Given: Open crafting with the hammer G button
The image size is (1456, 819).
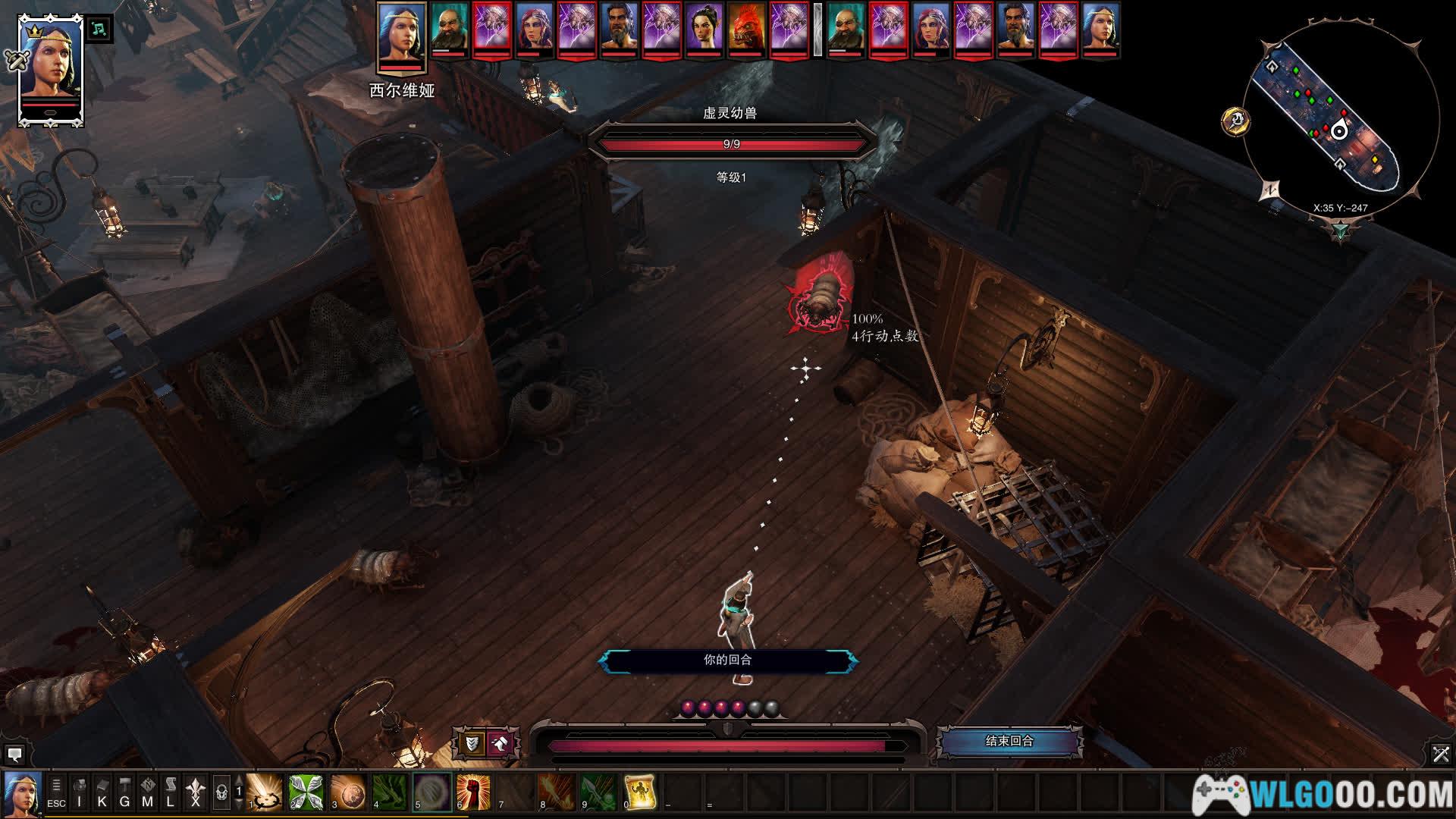Looking at the screenshot, I should tap(125, 793).
